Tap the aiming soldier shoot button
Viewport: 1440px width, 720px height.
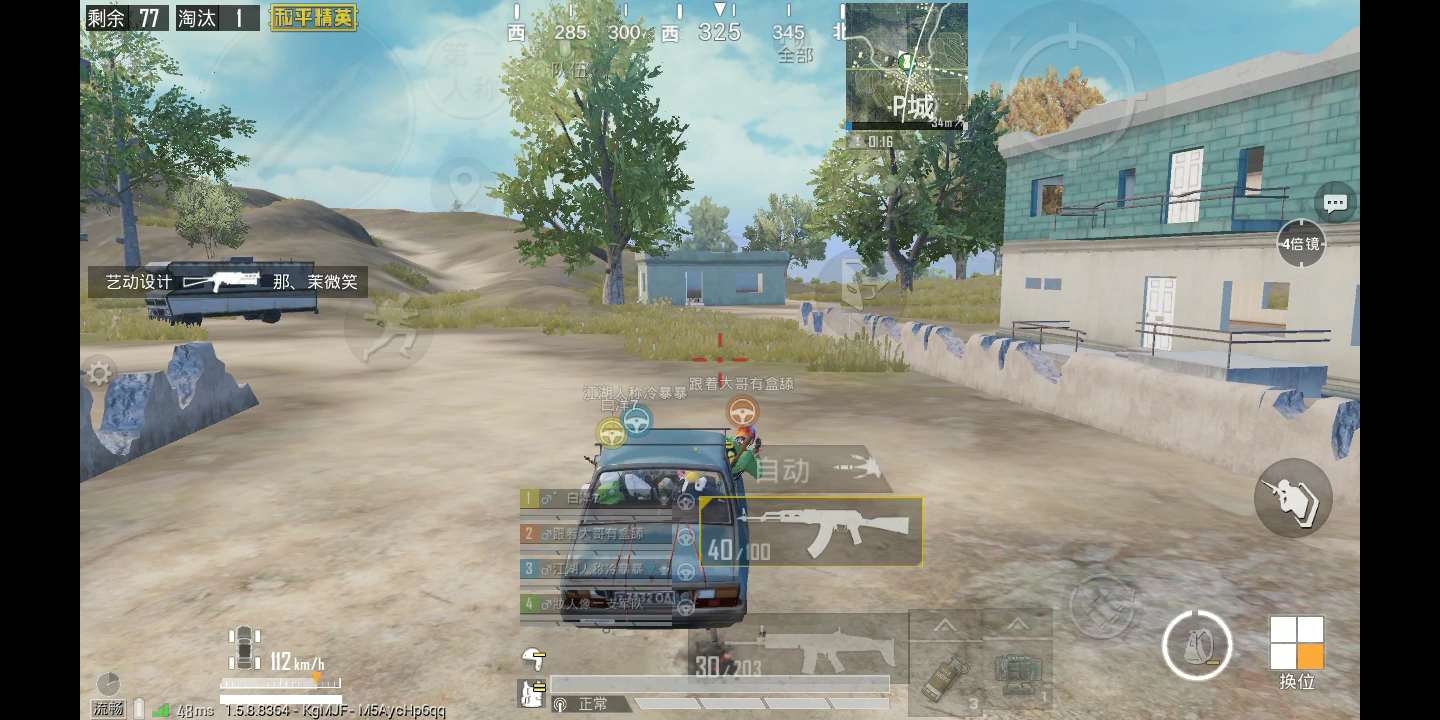click(1293, 497)
